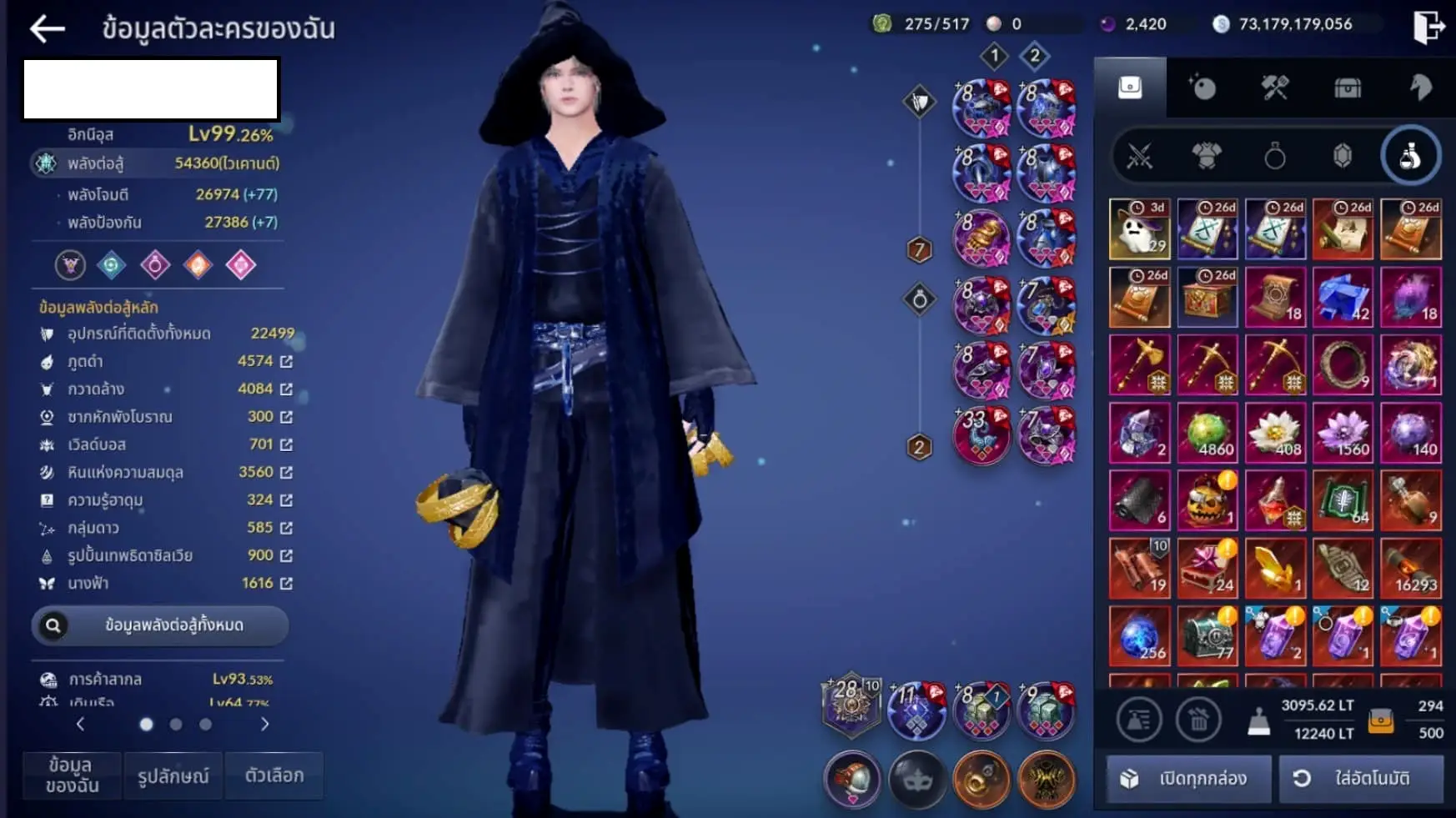Viewport: 1456px width, 818px height.
Task: Select the ghost item in inventory
Action: 1139,229
